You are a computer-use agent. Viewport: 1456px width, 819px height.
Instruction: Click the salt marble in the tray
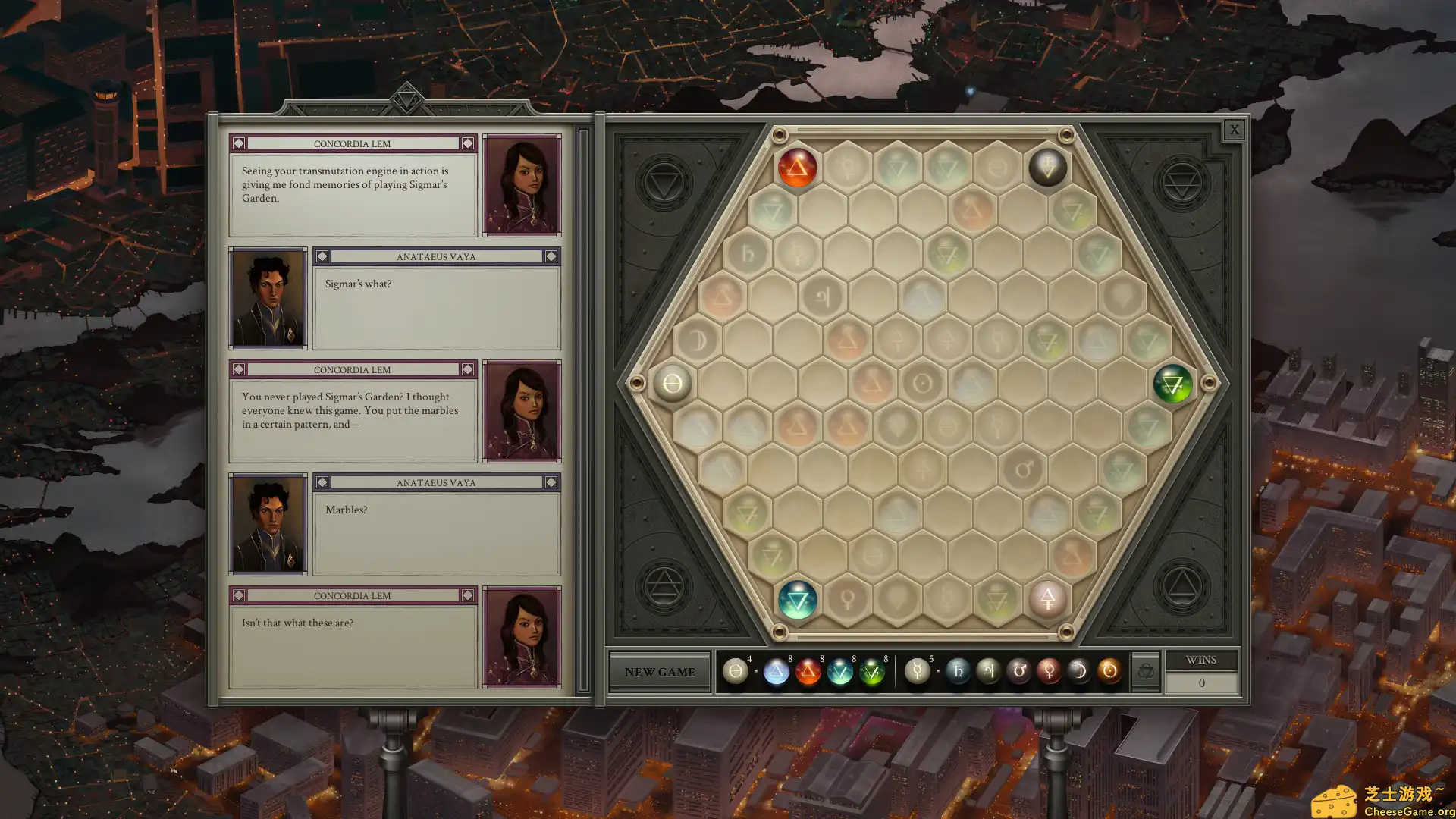click(x=735, y=671)
